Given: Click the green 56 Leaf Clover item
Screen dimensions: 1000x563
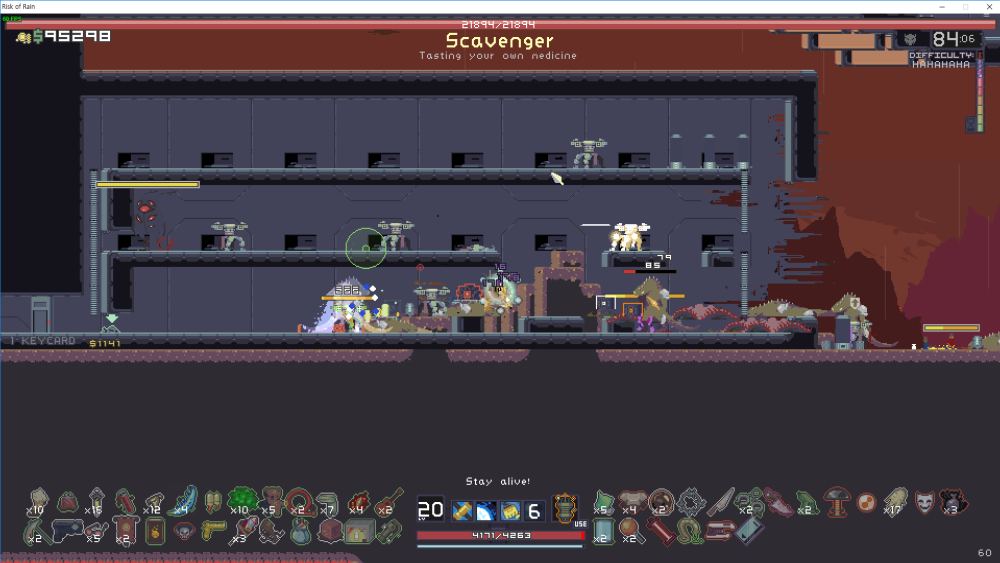Looking at the screenshot, I should point(240,499).
